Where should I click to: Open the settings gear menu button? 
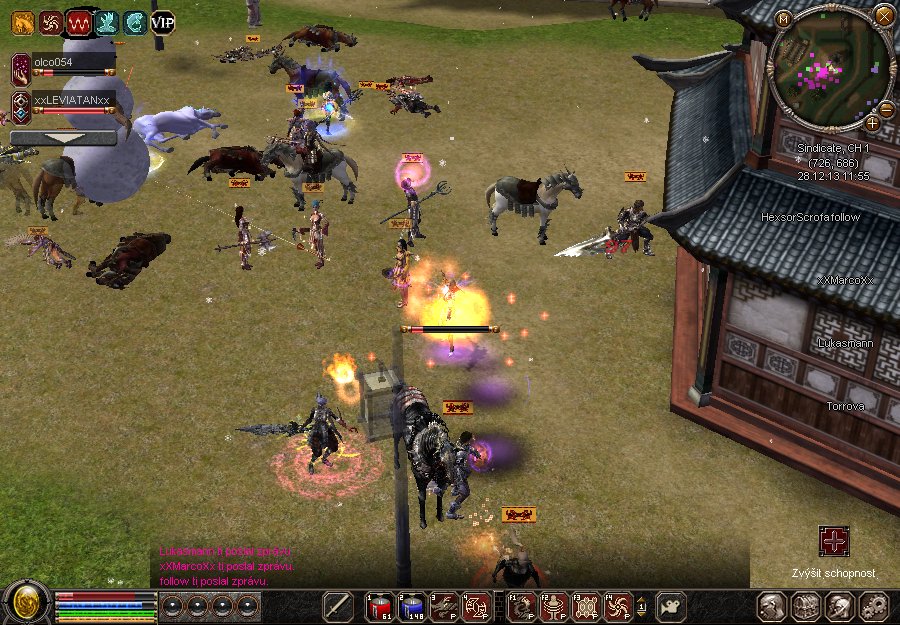coord(874,606)
